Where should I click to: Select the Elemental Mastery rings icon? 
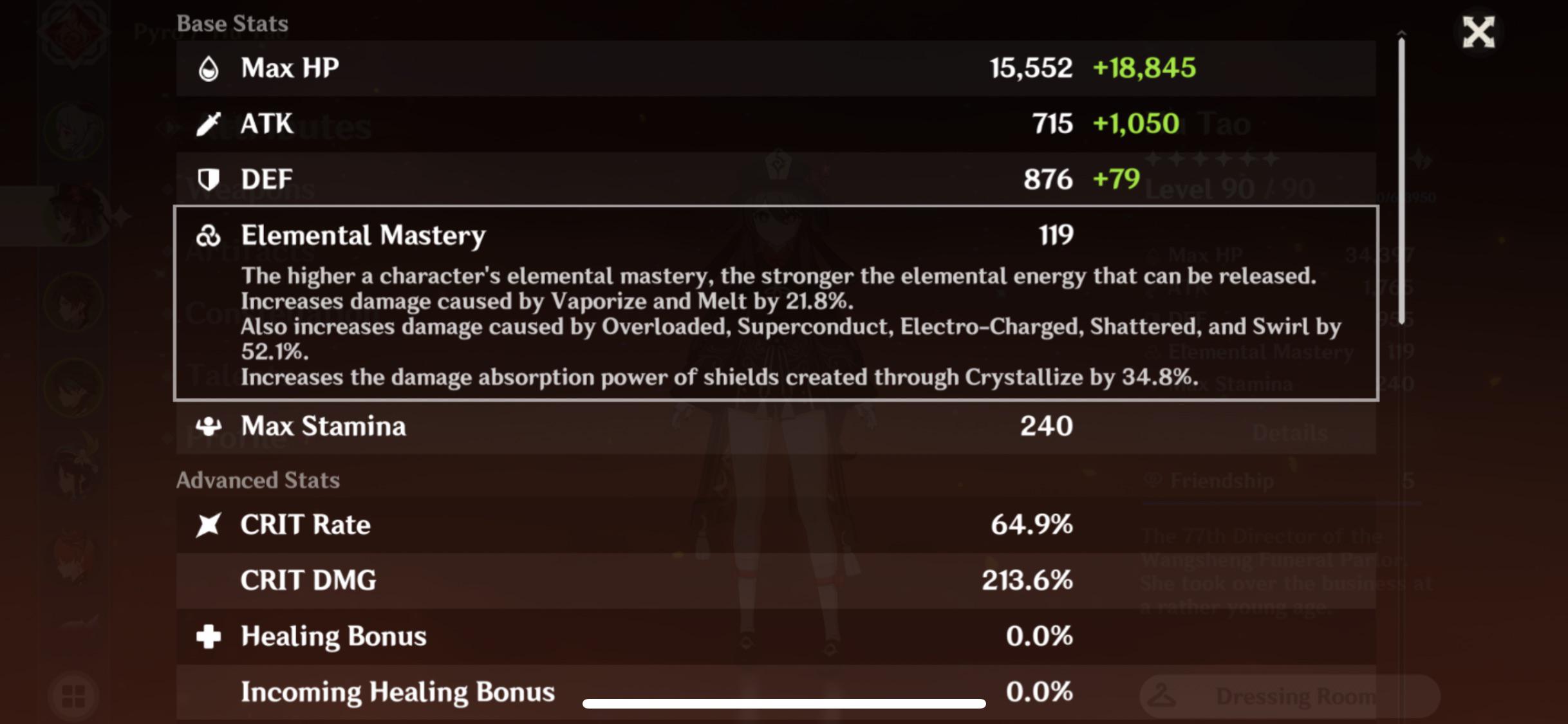(208, 234)
